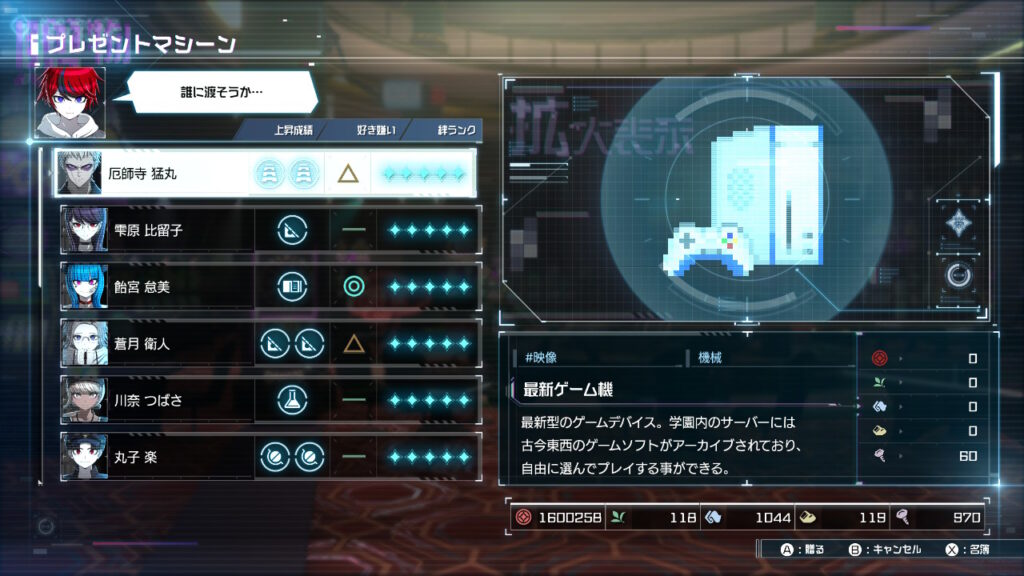Click the 上昇成績 column header
This screenshot has width=1024, height=576.
click(292, 130)
